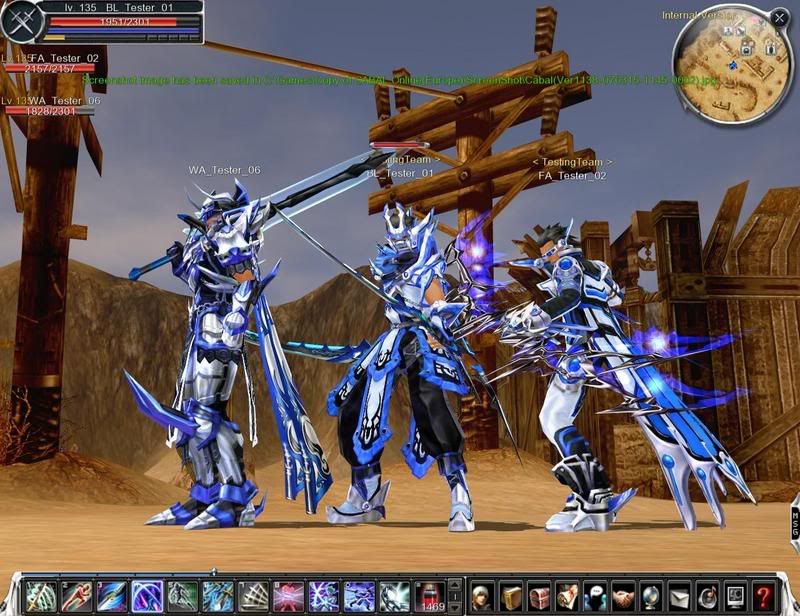This screenshot has width=800, height=616.
Task: Select party member WA_Tester_06's frame
Action: point(50,106)
